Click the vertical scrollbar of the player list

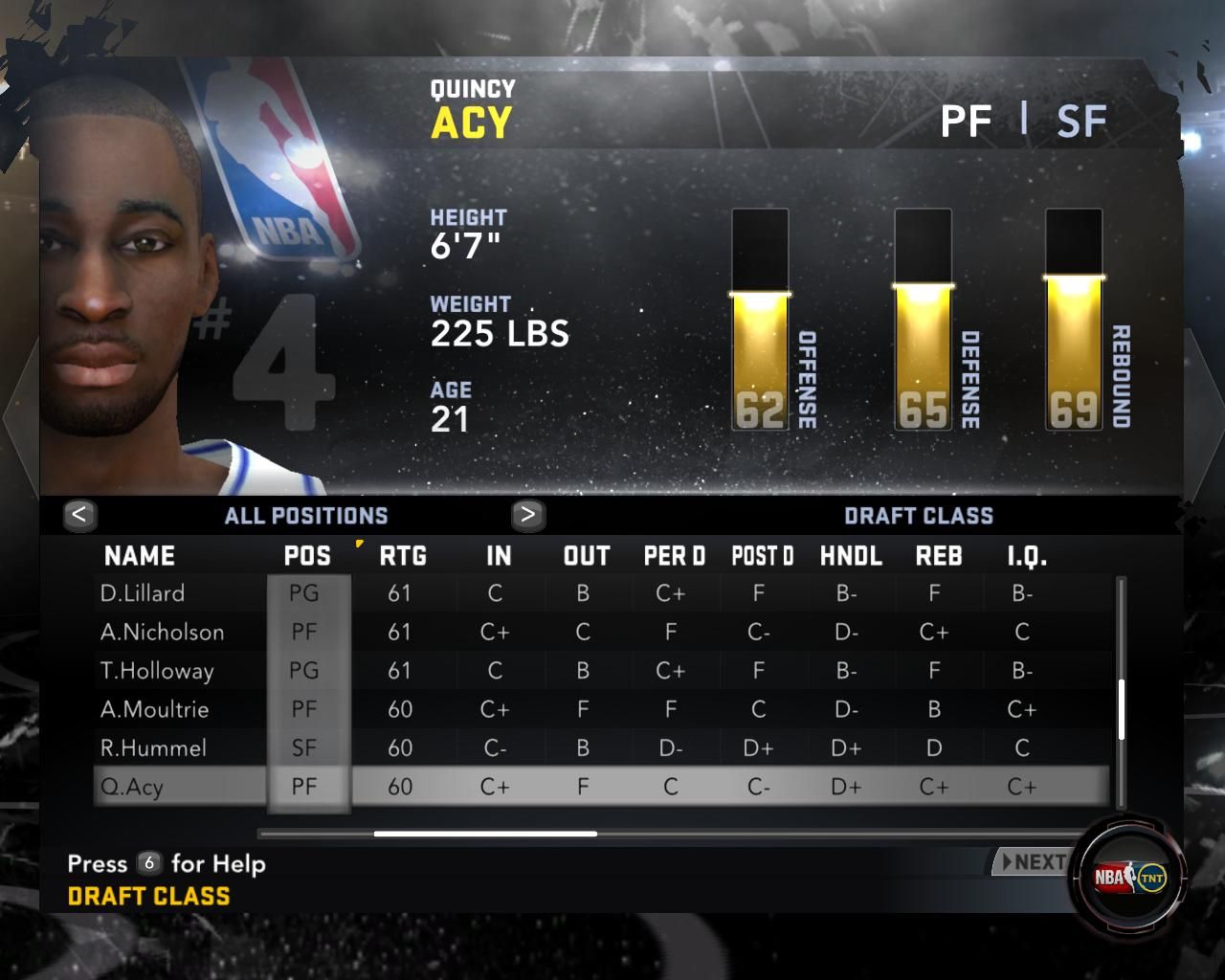point(1121,709)
